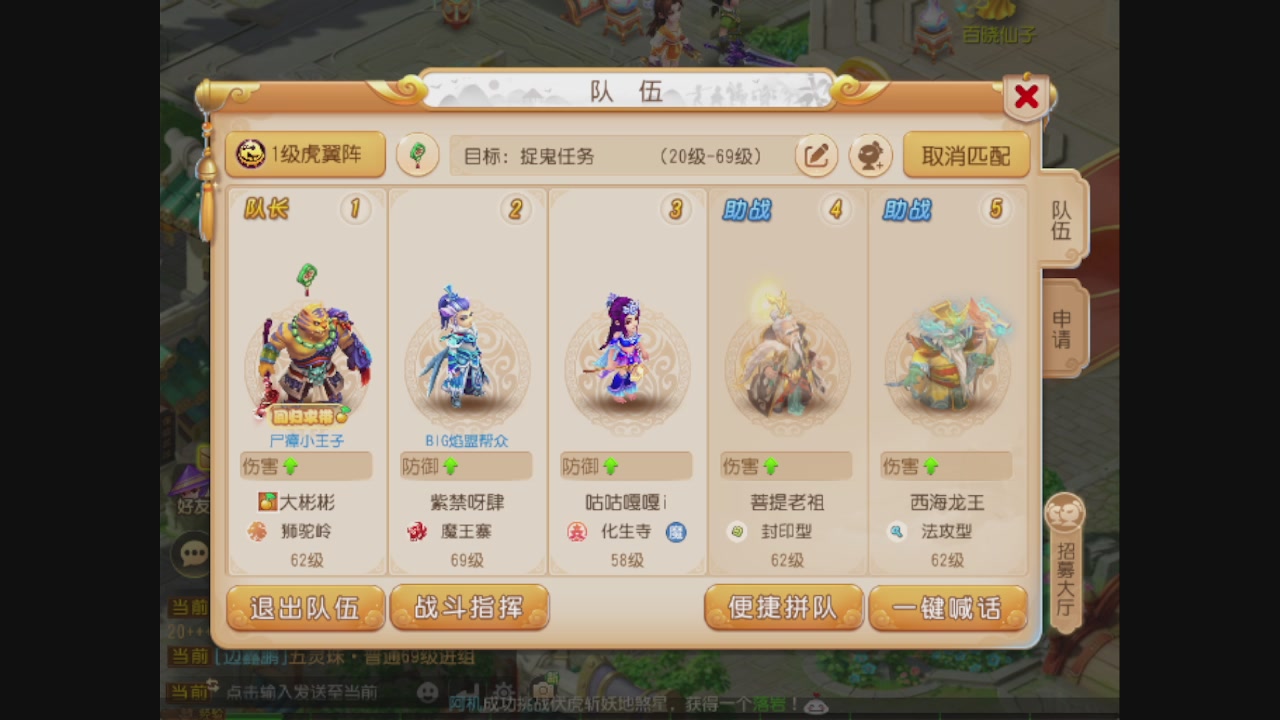Click the megaphone broadcast icon near 取消匹配
This screenshot has width=1280, height=720.
[x=869, y=156]
